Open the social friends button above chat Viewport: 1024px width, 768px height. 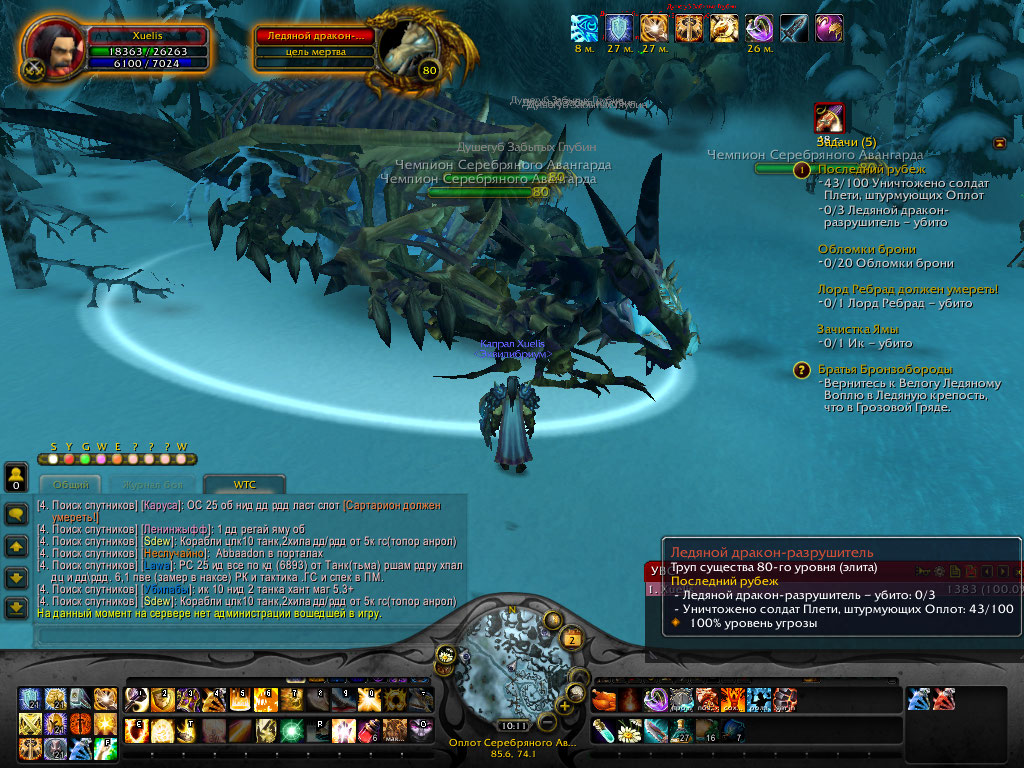coord(16,476)
